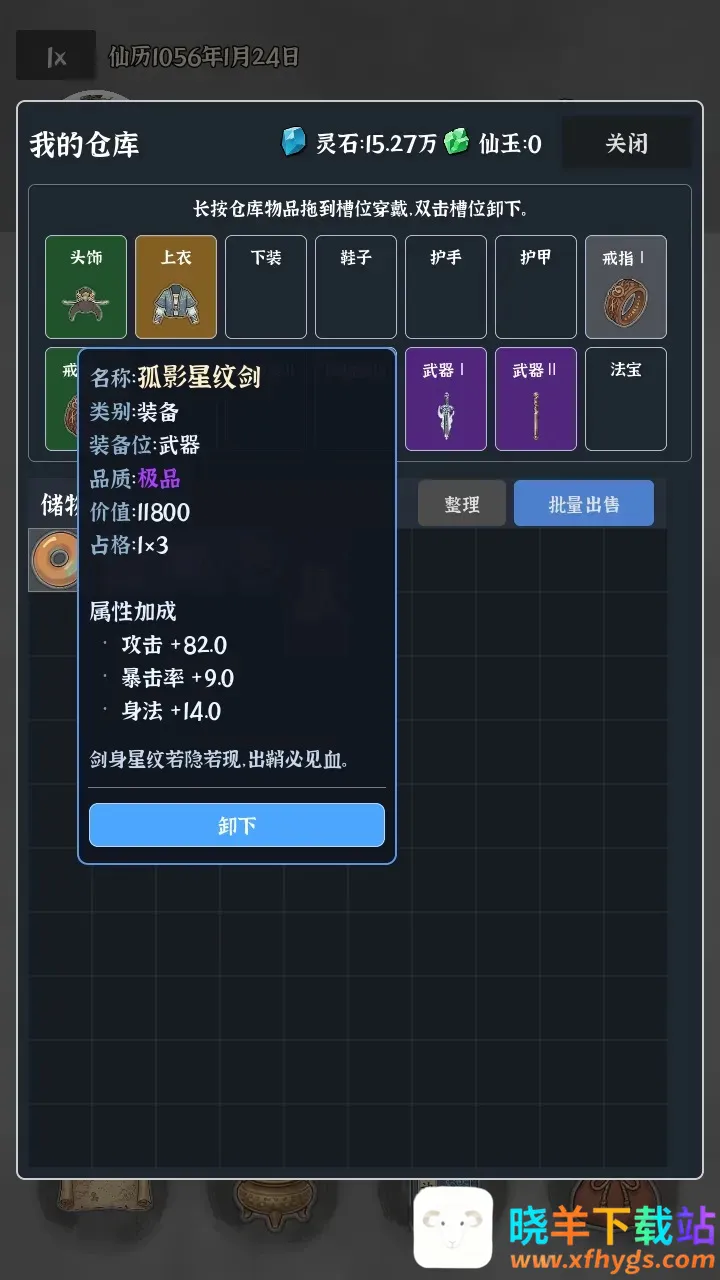Viewport: 720px width, 1280px height.
Task: Choose the empty 护甲 armor slot
Action: click(536, 287)
